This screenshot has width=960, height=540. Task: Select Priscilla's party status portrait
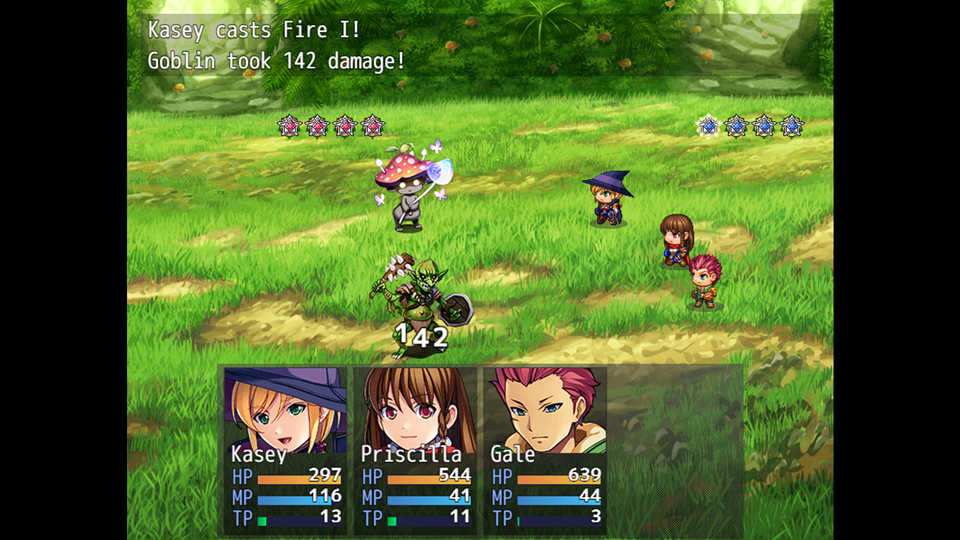click(415, 410)
